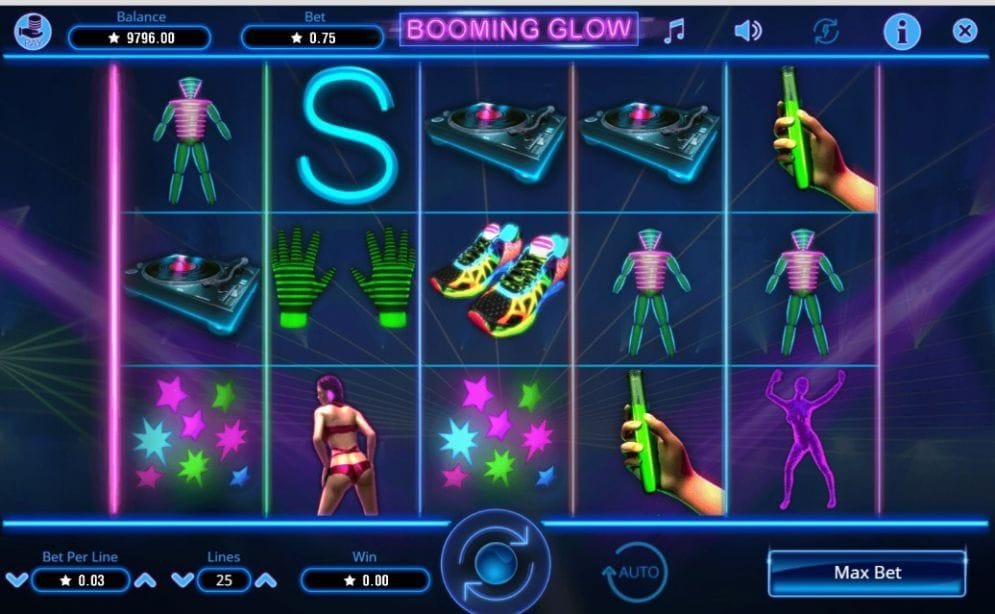Mute sound with the speaker icon
Image resolution: width=995 pixels, height=614 pixels.
tap(748, 31)
